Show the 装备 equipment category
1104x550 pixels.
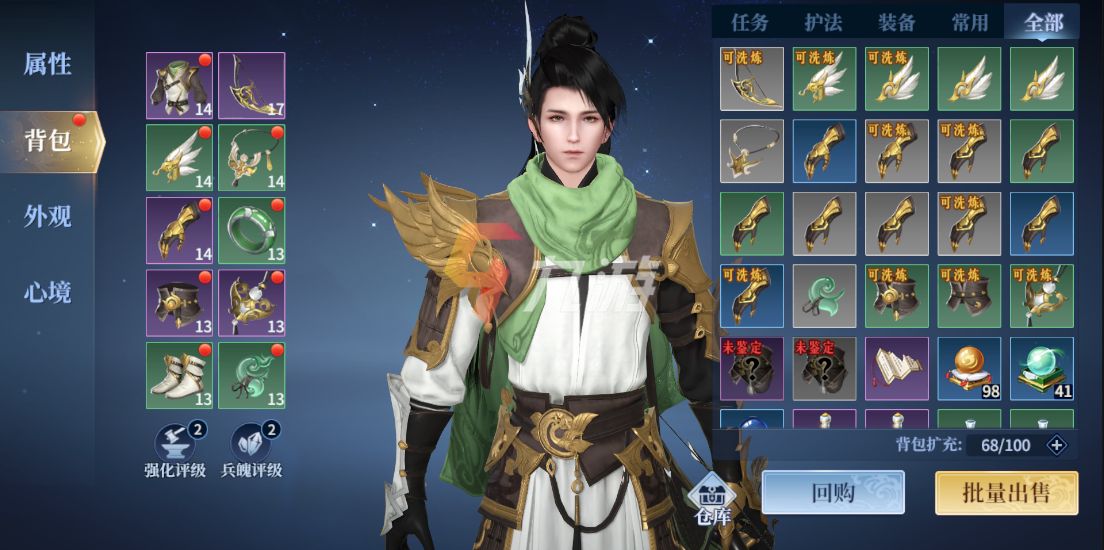pos(897,22)
